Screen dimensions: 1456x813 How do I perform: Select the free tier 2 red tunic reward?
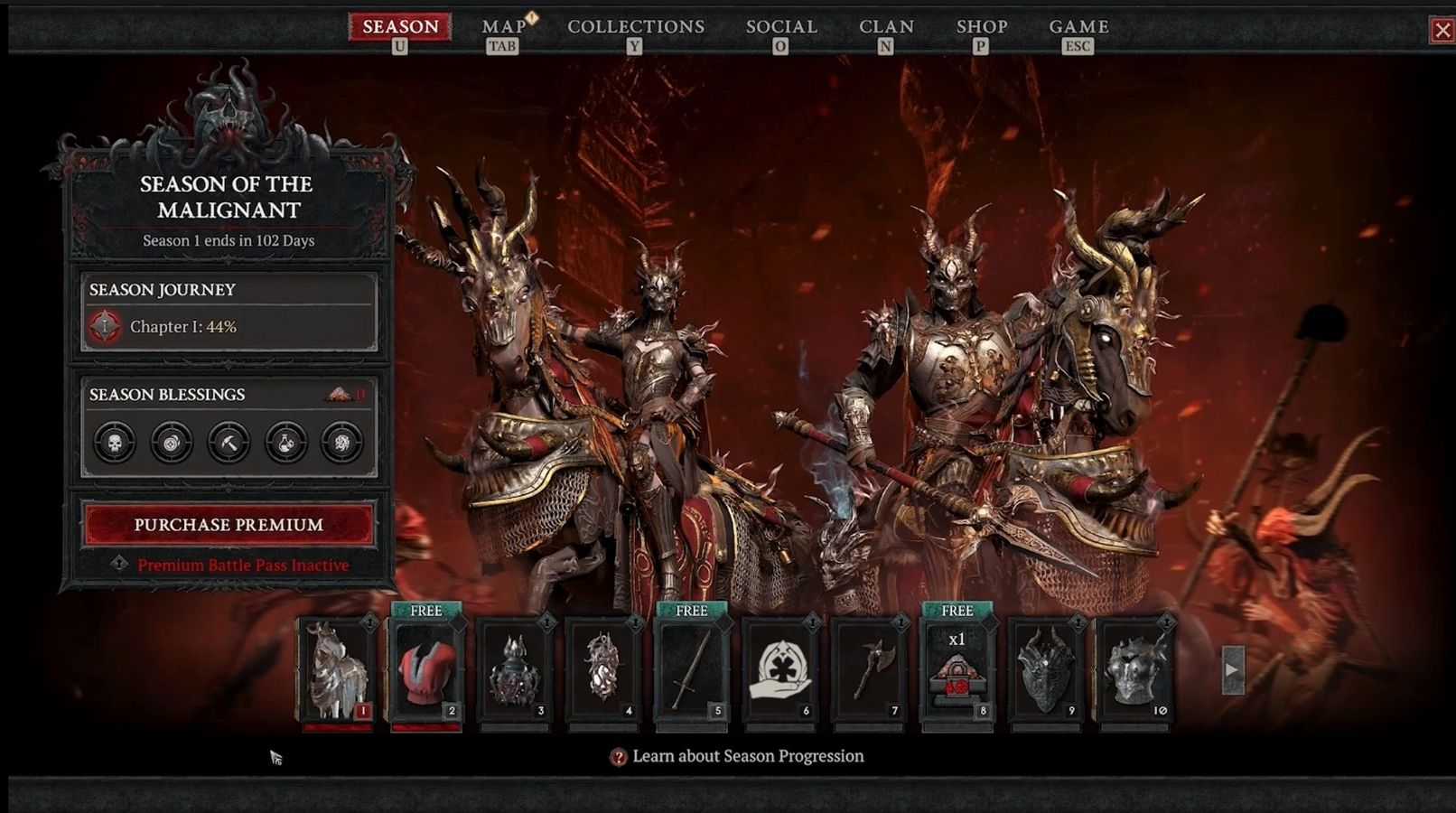pos(425,670)
